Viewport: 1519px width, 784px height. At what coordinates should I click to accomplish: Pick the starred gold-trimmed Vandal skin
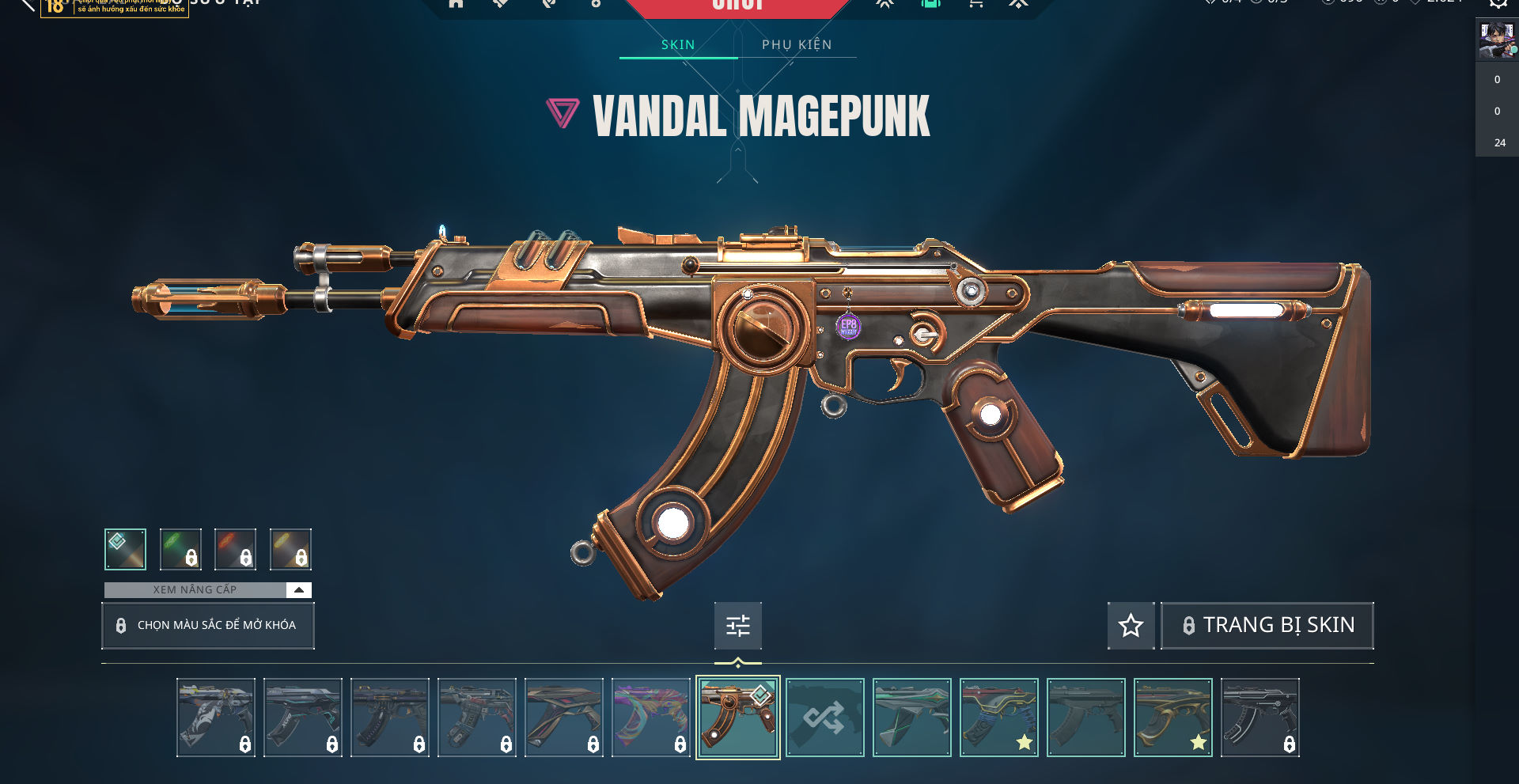(1172, 718)
